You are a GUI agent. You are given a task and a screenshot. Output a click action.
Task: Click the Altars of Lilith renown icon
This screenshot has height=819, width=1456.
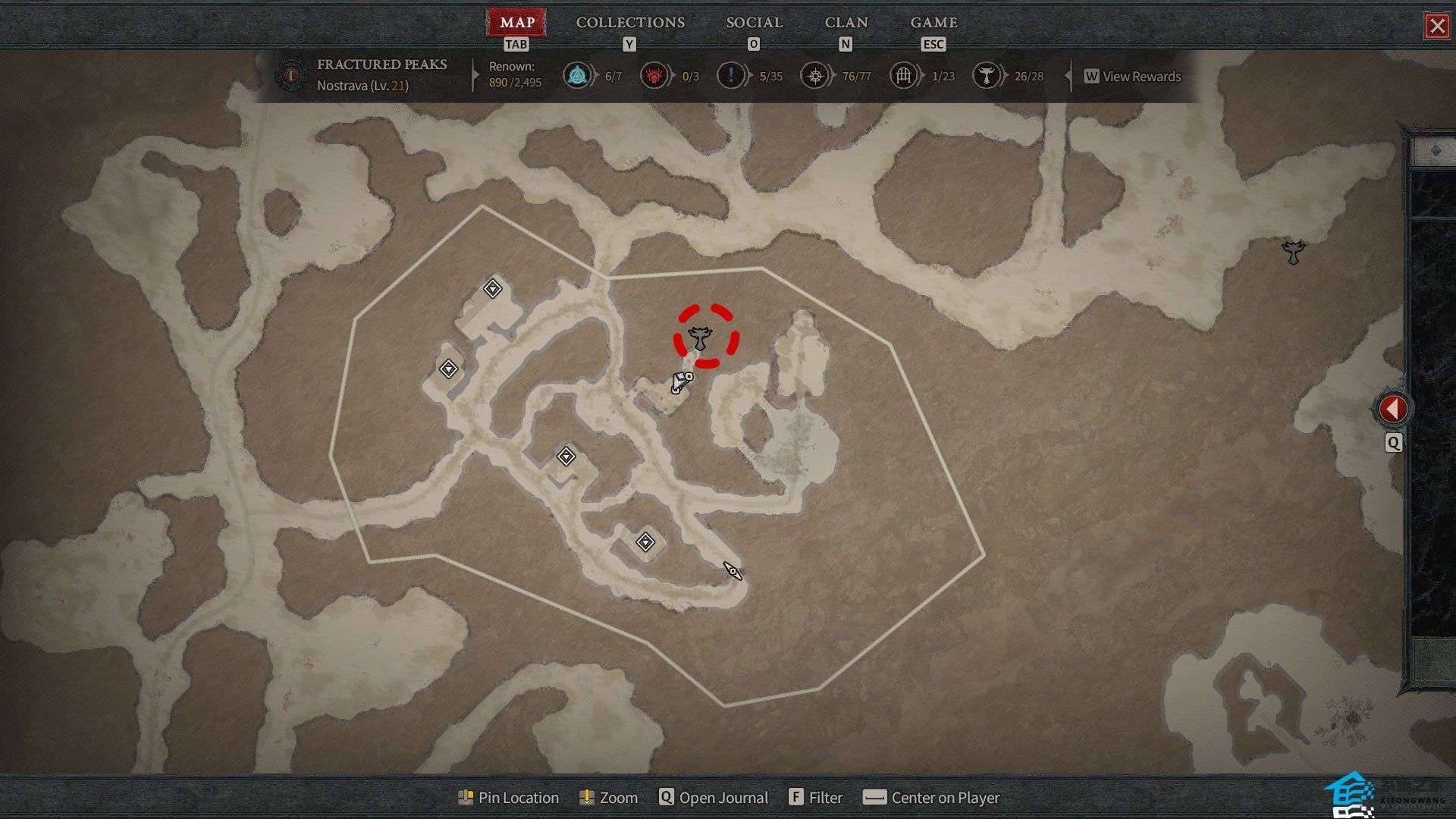click(x=986, y=76)
